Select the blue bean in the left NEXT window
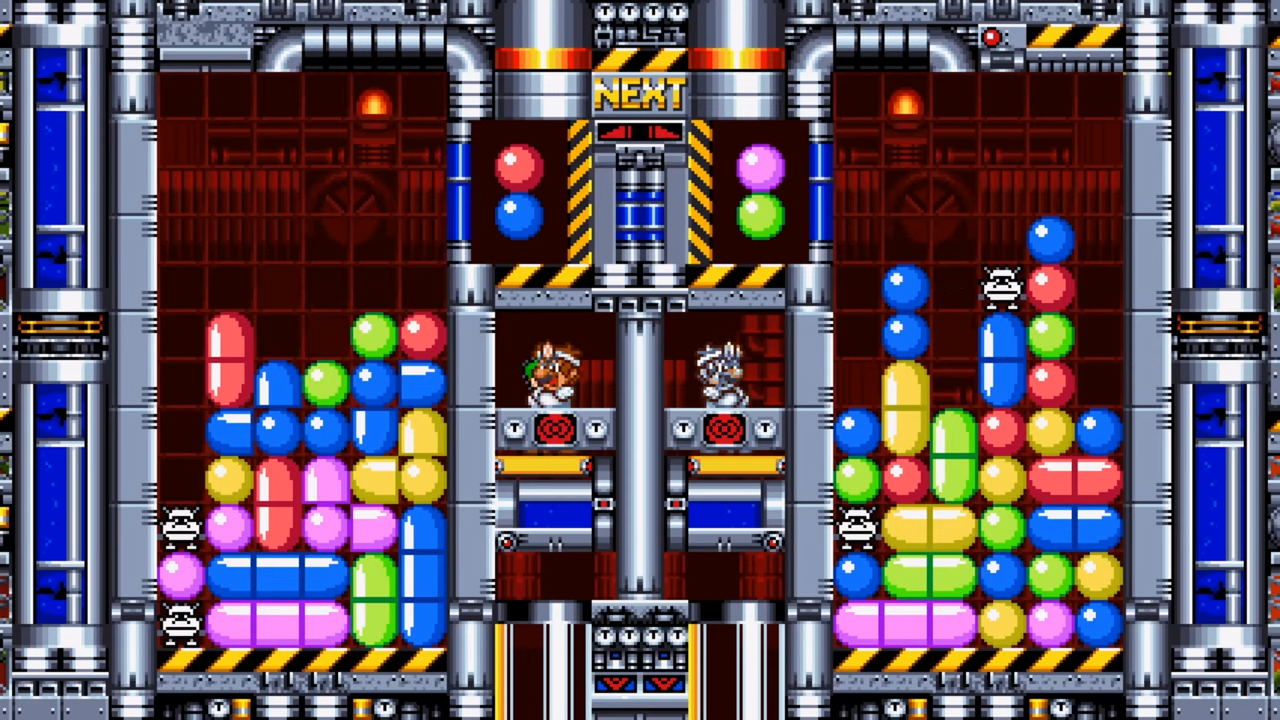 coord(517,217)
